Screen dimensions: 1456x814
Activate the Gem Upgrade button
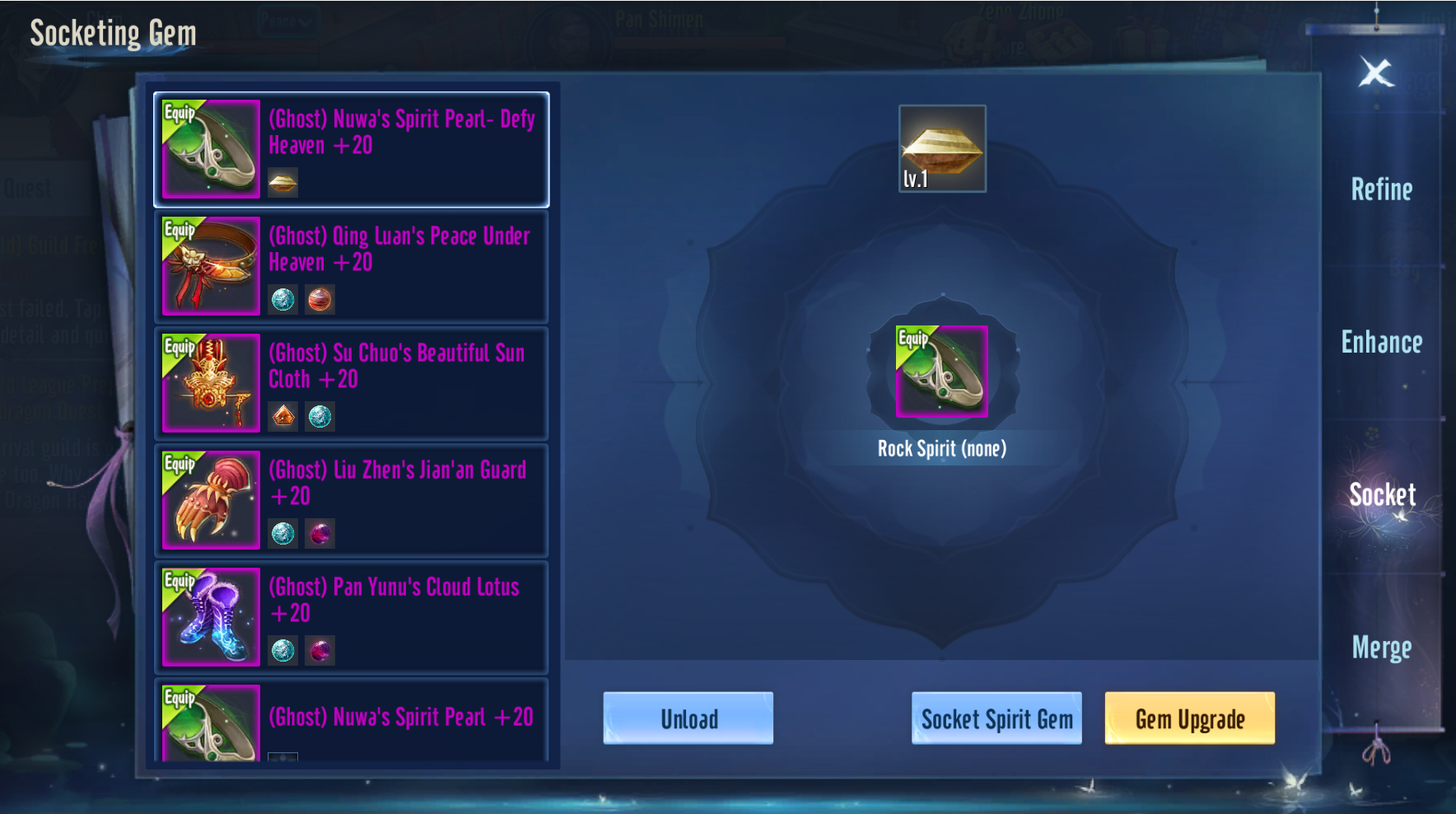click(1189, 718)
